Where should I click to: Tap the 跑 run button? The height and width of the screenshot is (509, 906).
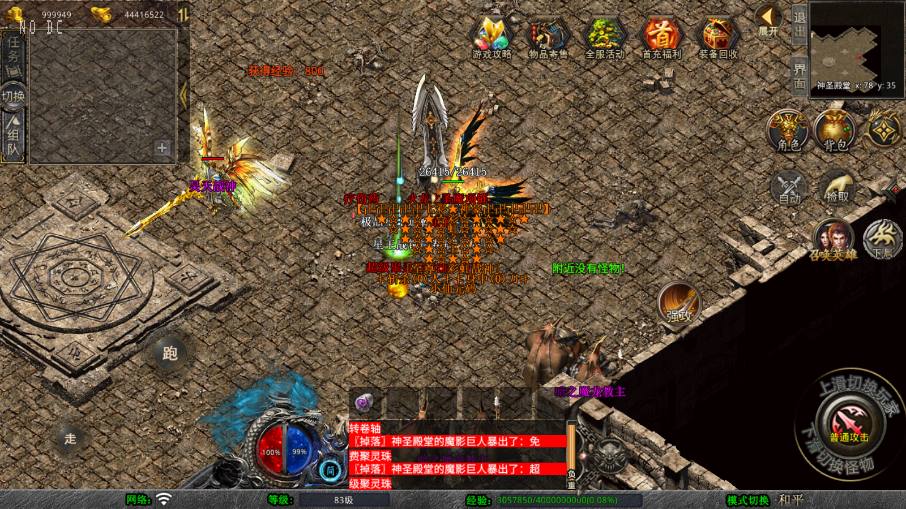168,352
